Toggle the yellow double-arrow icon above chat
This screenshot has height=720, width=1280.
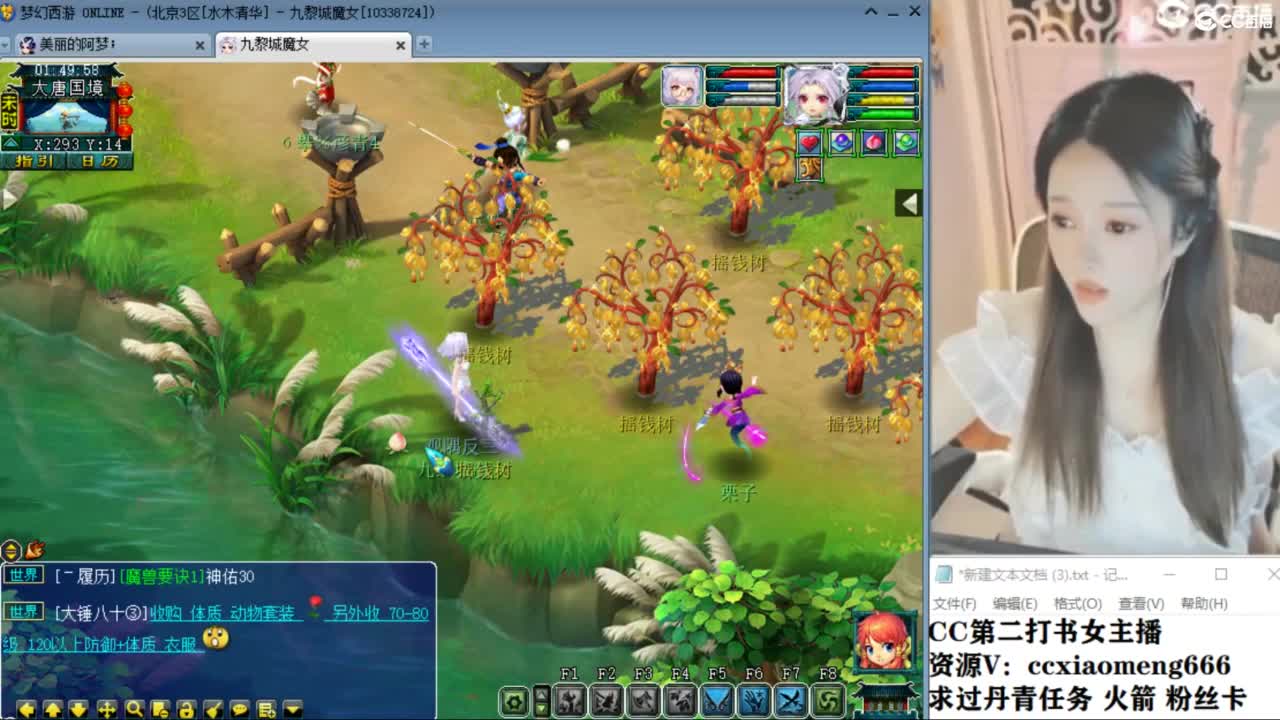coord(10,549)
